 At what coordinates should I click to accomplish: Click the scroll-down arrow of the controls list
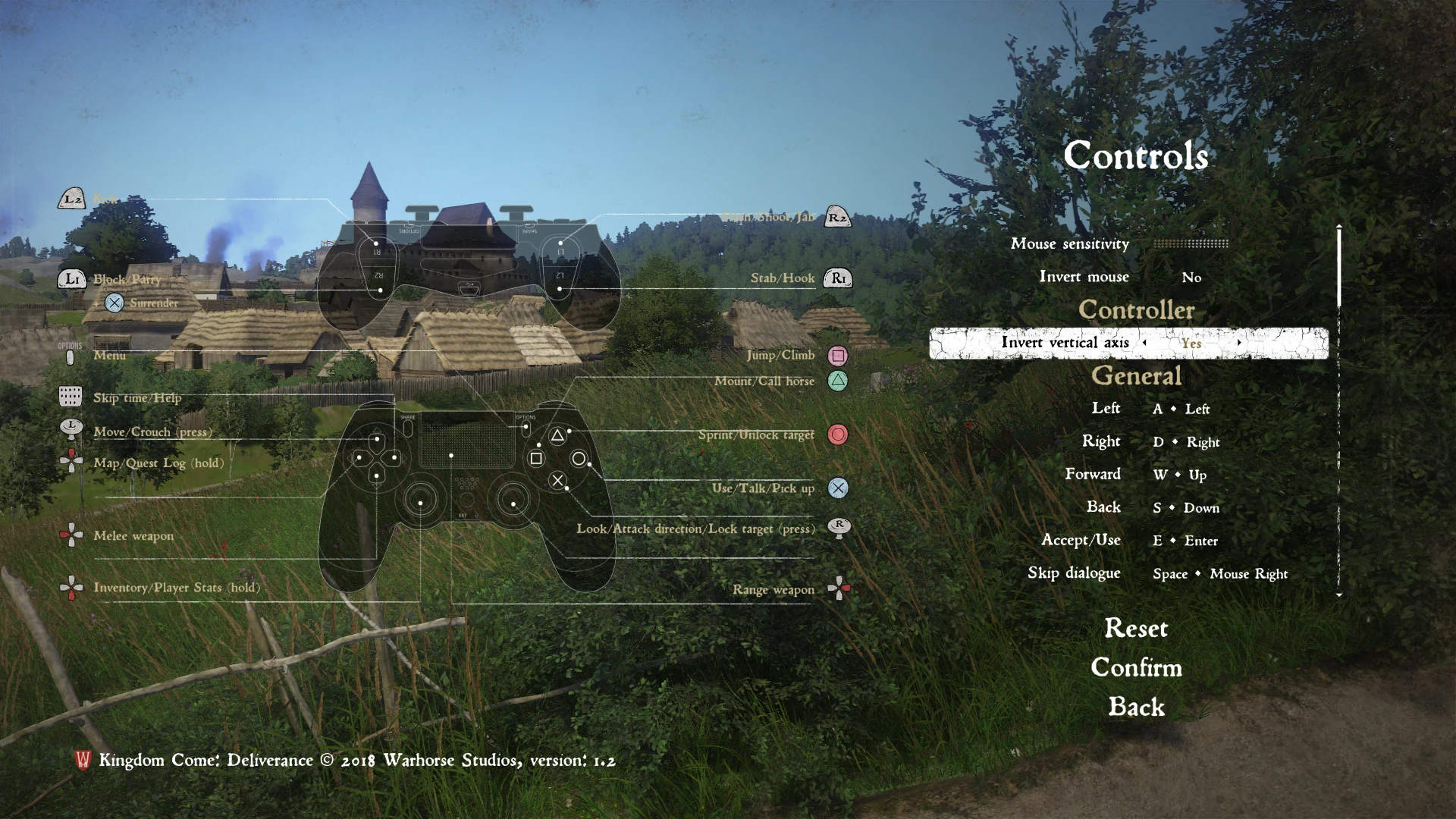(x=1339, y=595)
